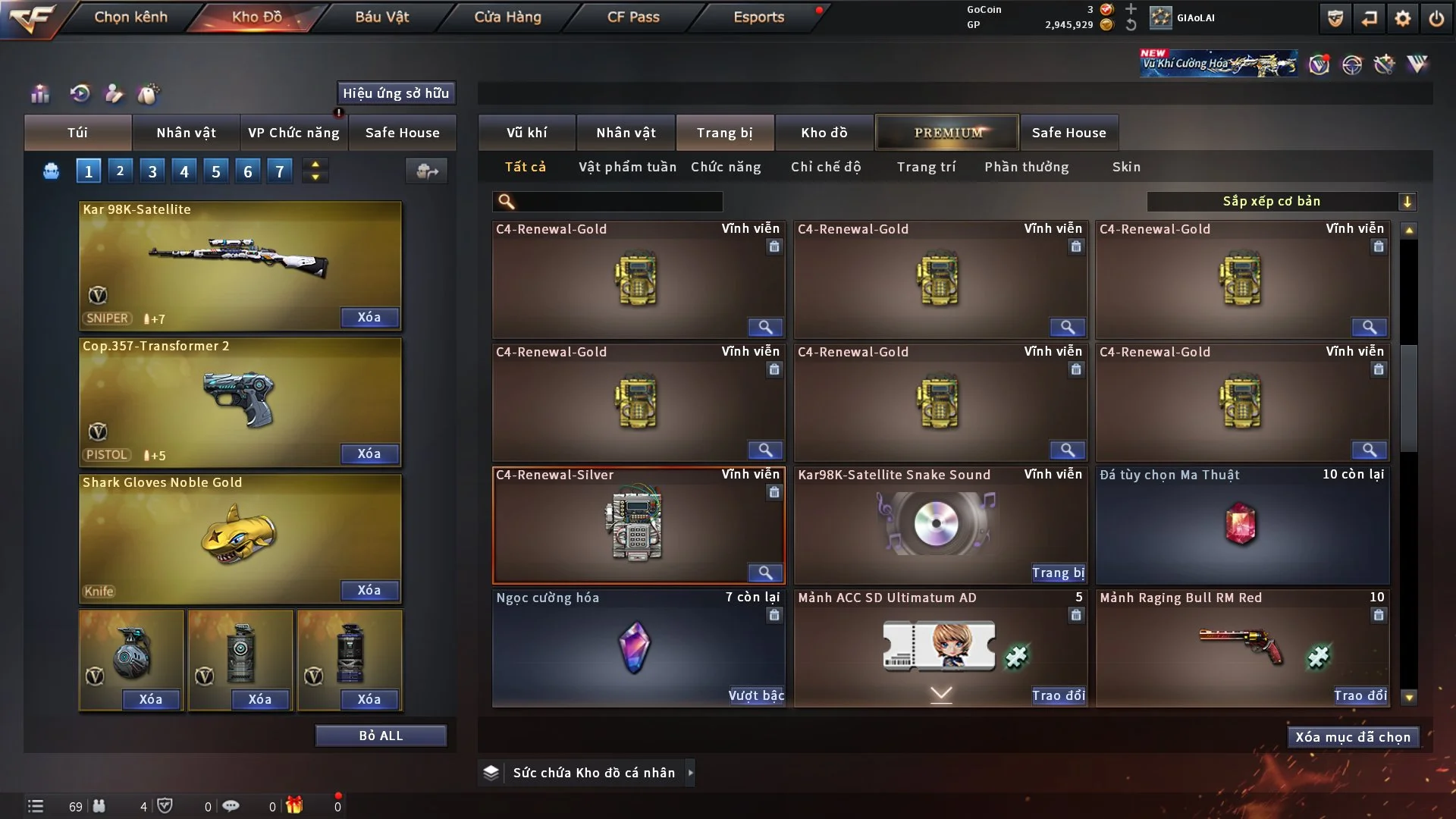Screen dimensions: 1456x819
Task: Select the PREMIUM inventory tab
Action: click(x=947, y=133)
